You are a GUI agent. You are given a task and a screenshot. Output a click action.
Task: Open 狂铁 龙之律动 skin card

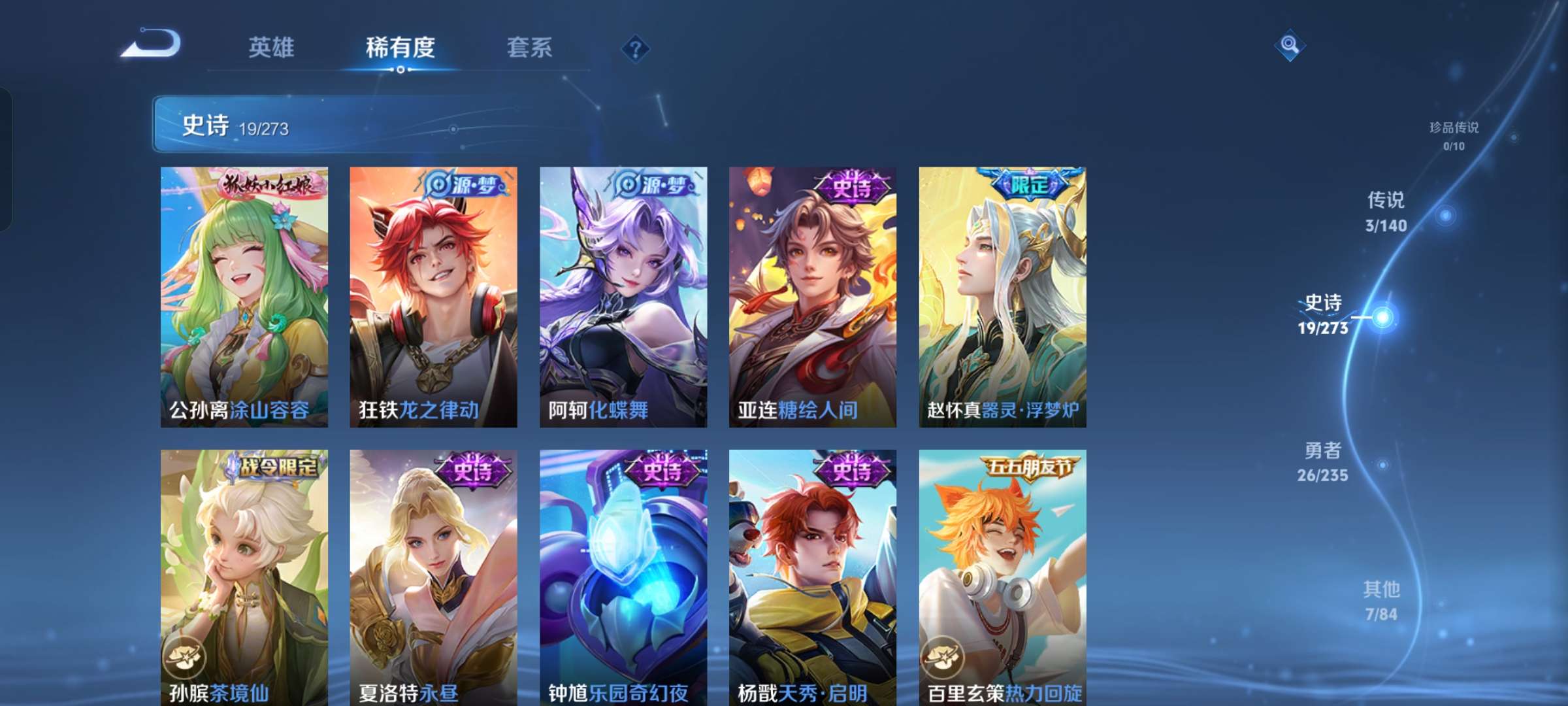tap(433, 297)
